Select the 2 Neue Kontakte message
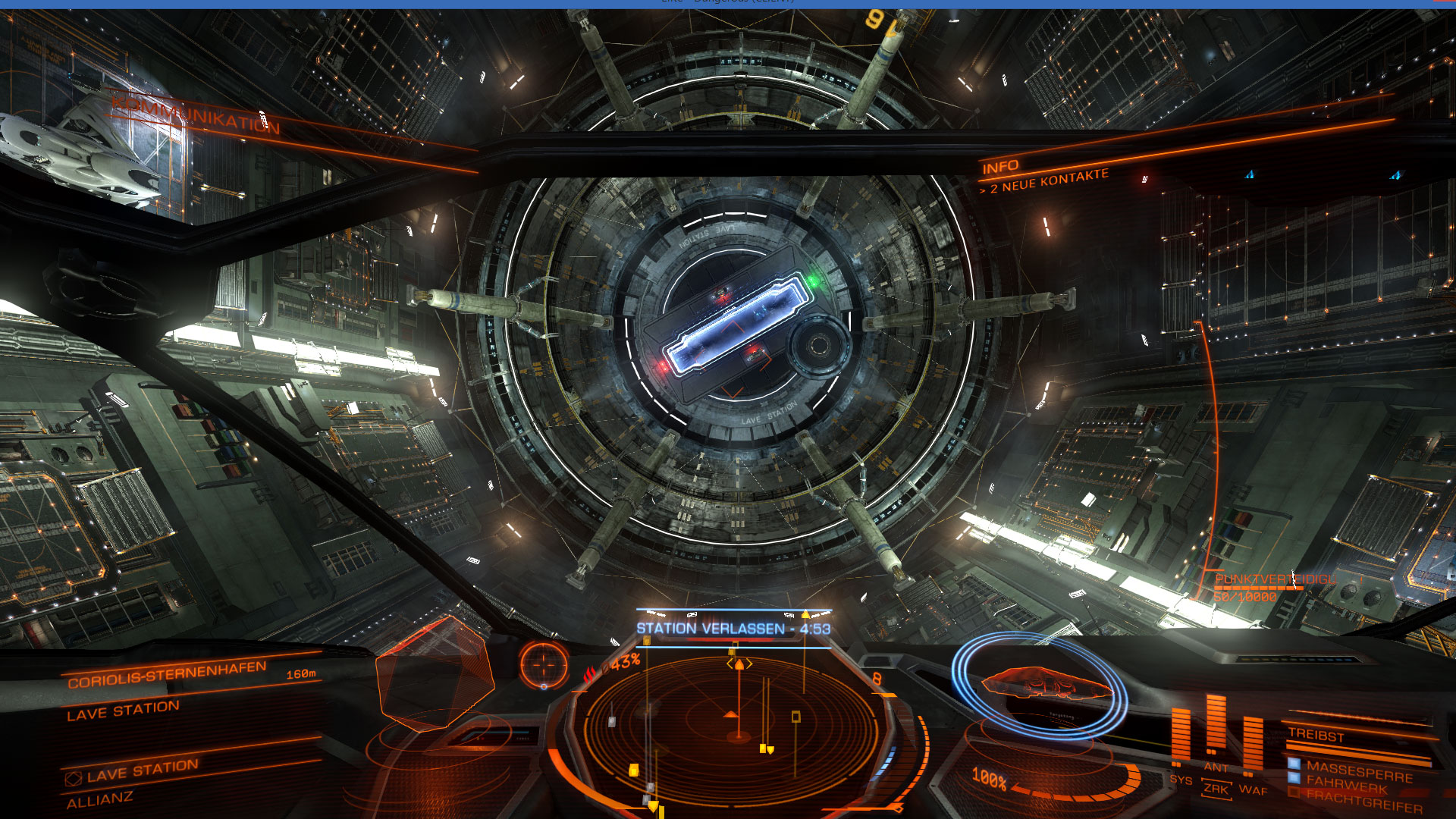 click(x=1048, y=181)
